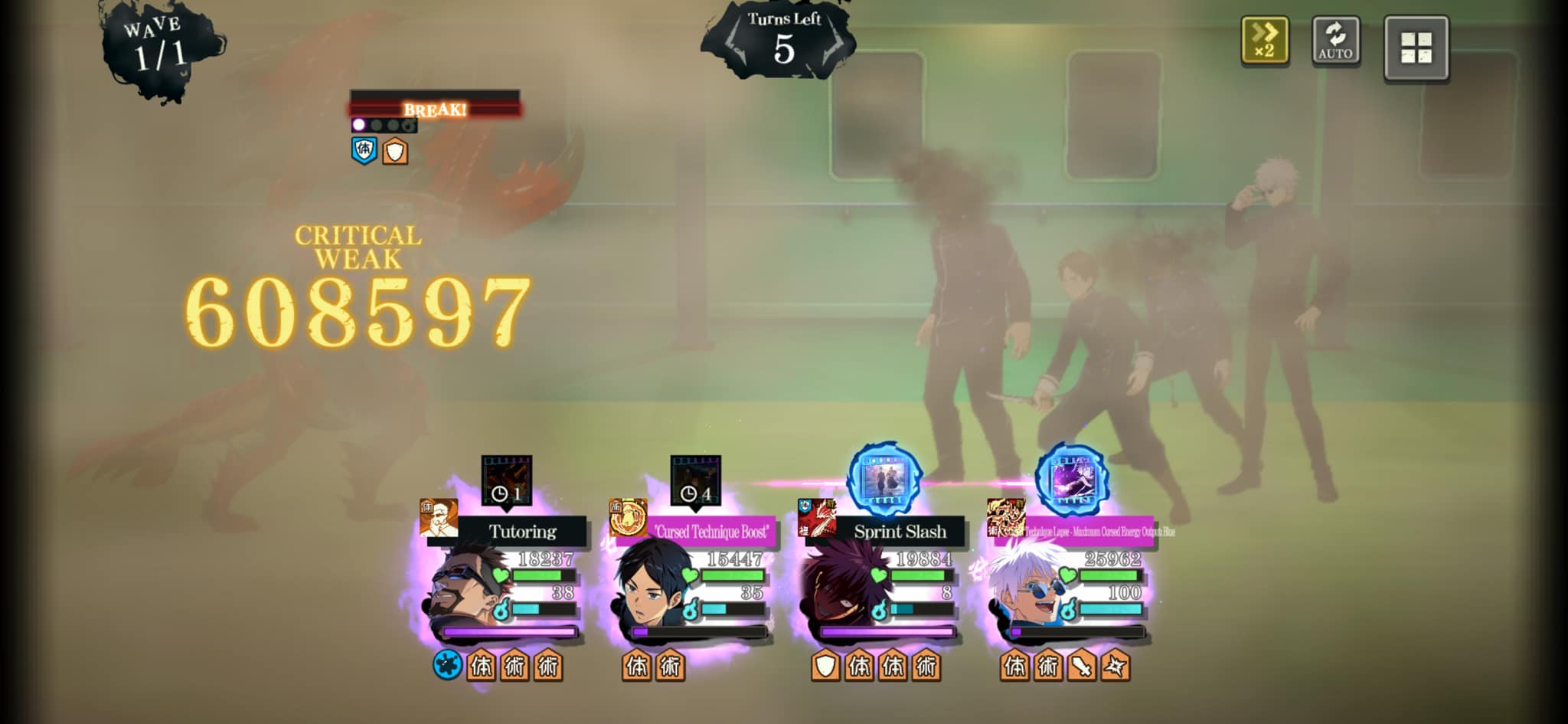The height and width of the screenshot is (724, 1568).
Task: Tap the recollection icon with a 4-turn cooldown
Action: coord(695,480)
